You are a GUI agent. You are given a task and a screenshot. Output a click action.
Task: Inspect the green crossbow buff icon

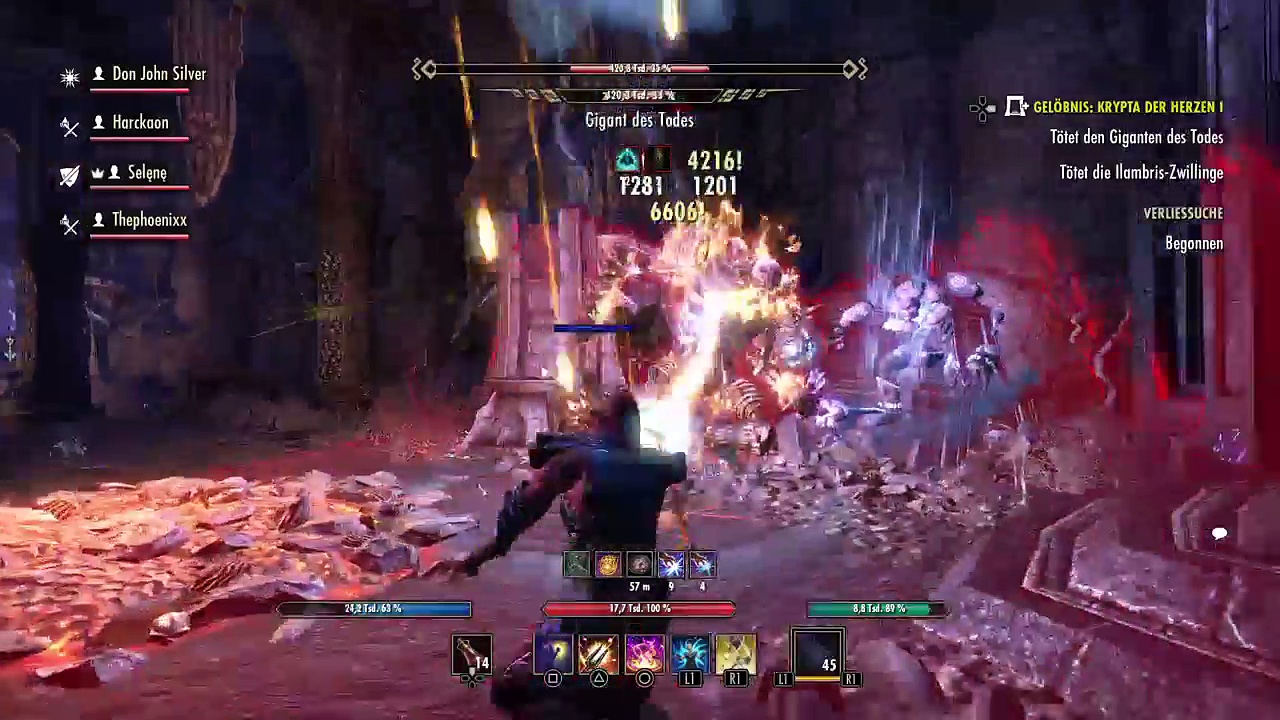click(577, 565)
